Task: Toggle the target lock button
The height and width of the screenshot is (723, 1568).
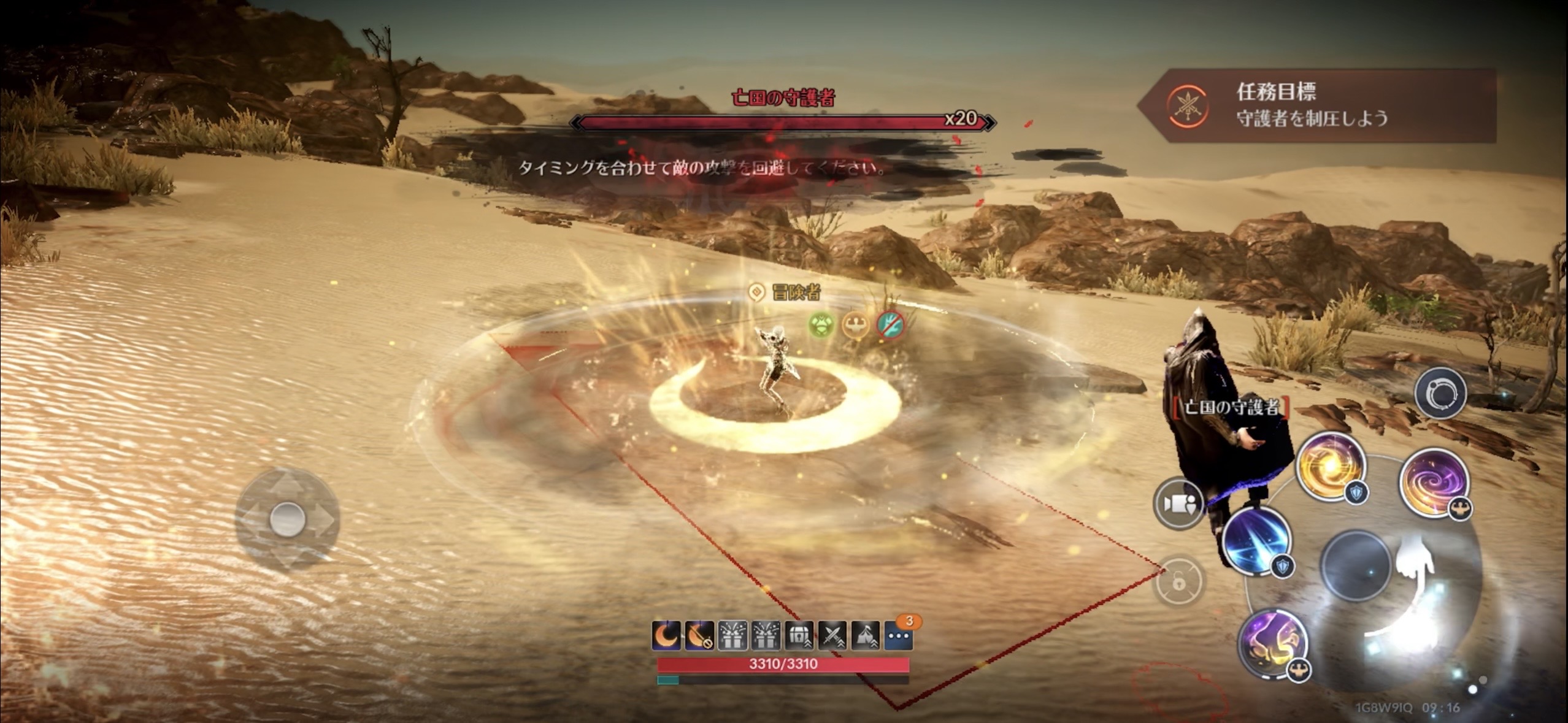Action: point(1178,582)
